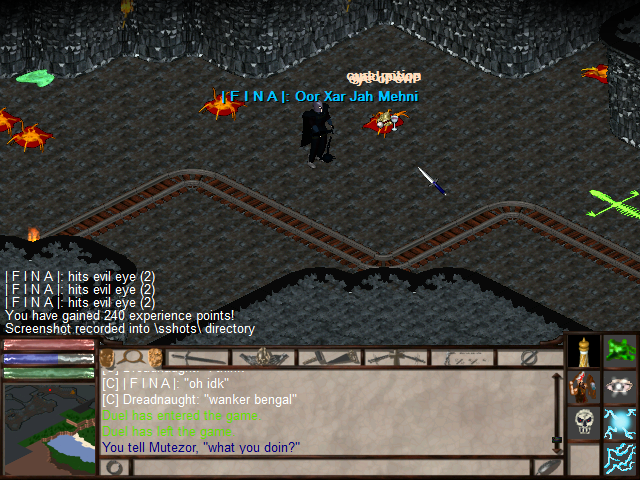The image size is (640, 480).
Task: Select the yellow potion bottle slot
Action: click(x=584, y=352)
